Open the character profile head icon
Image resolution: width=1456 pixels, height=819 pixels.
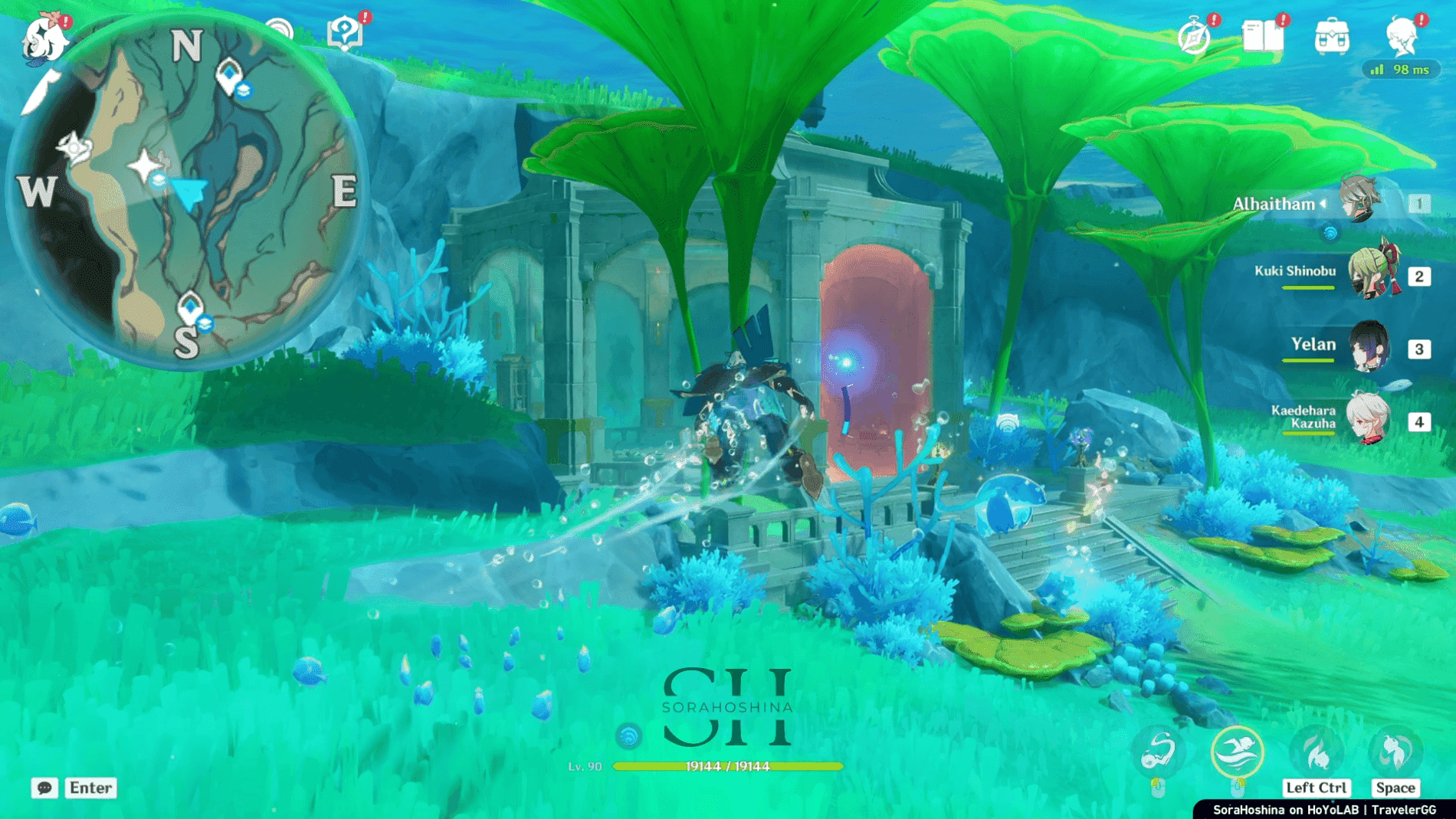click(1402, 37)
